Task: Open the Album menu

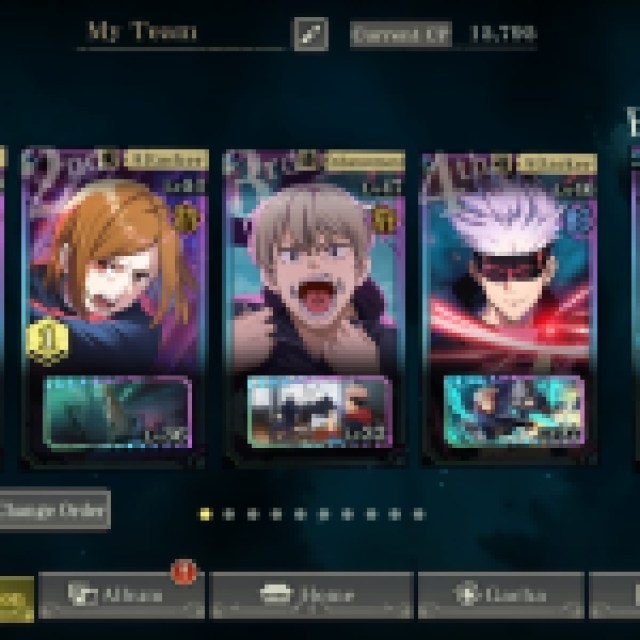Action: [x=121, y=595]
